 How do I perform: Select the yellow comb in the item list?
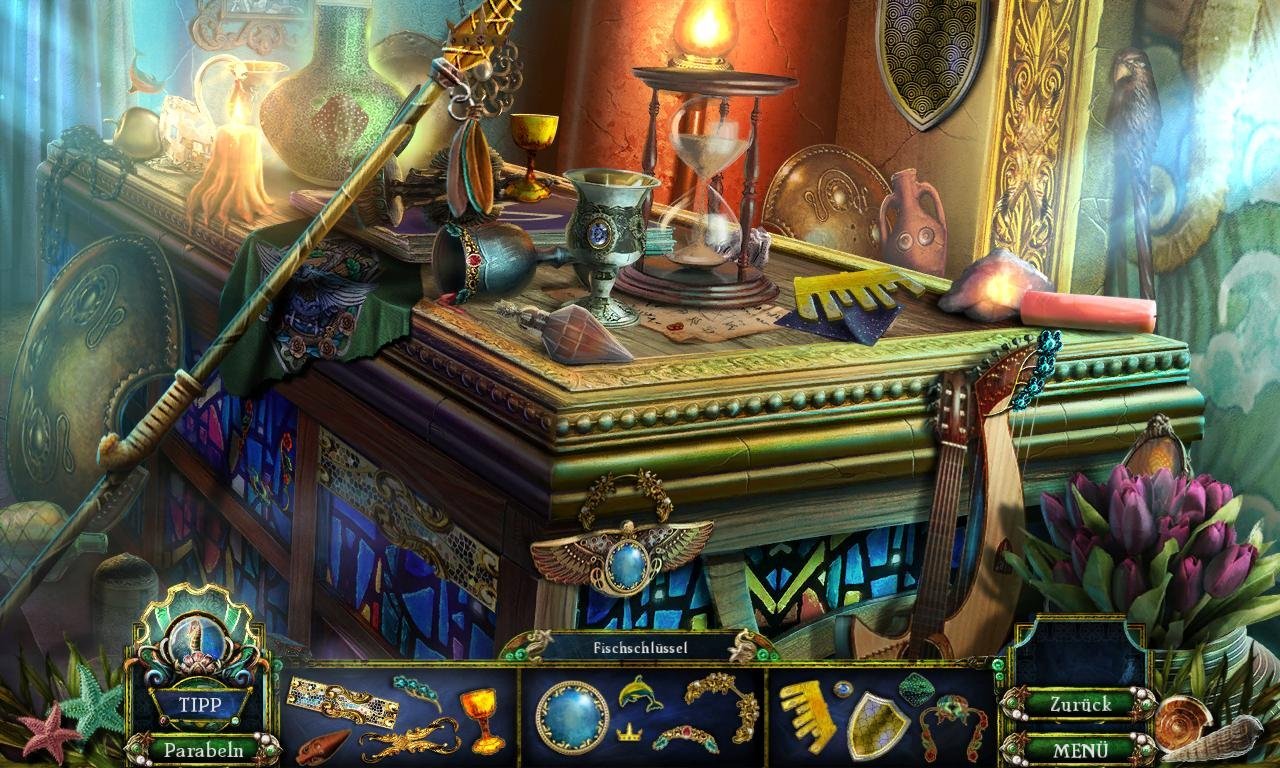(x=808, y=714)
